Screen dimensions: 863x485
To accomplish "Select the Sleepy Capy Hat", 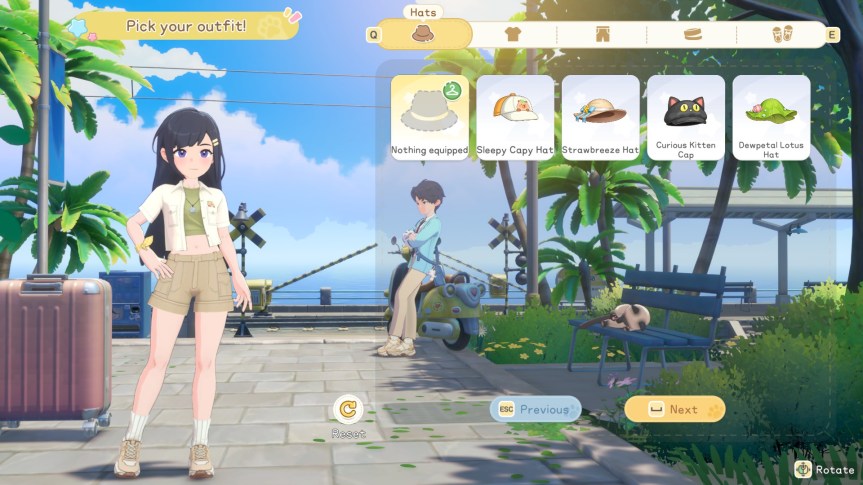I will 515,116.
